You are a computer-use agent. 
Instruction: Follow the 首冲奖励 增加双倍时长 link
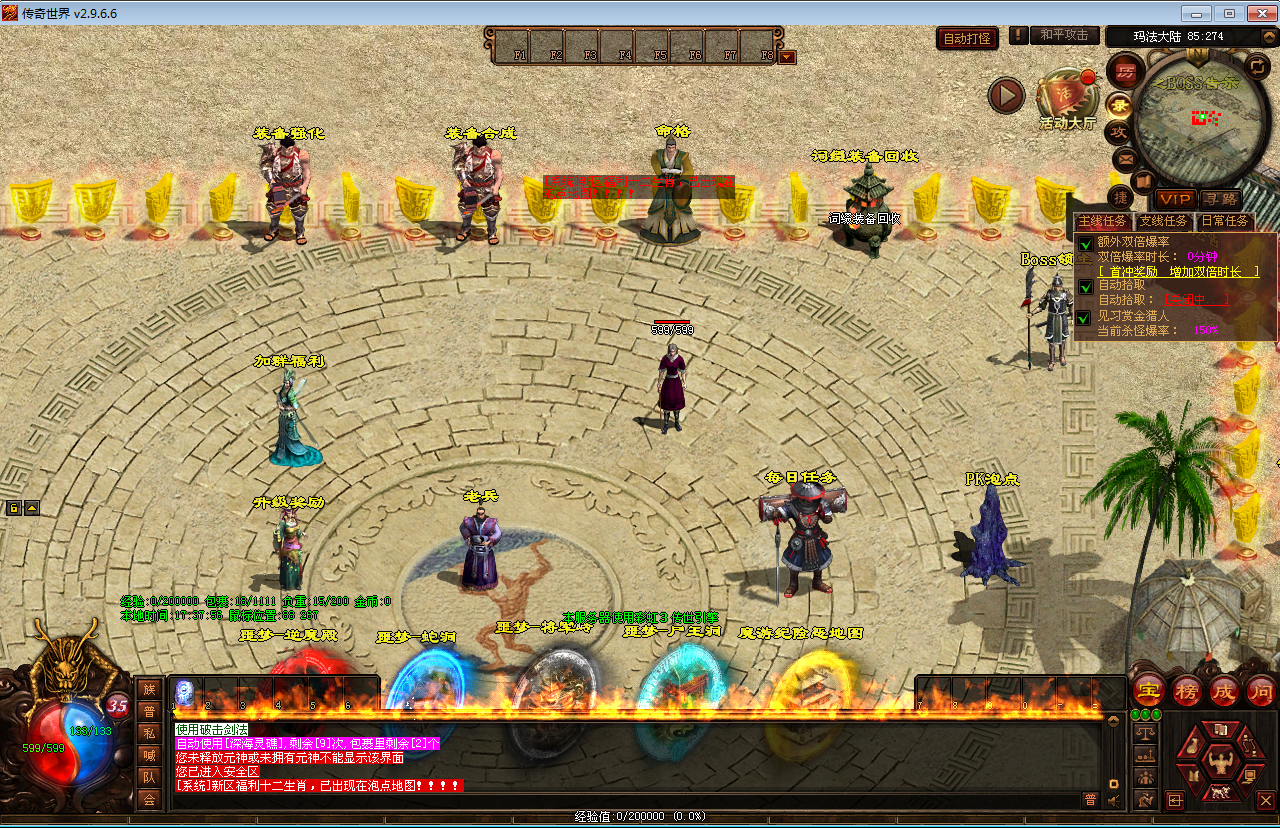(1178, 271)
